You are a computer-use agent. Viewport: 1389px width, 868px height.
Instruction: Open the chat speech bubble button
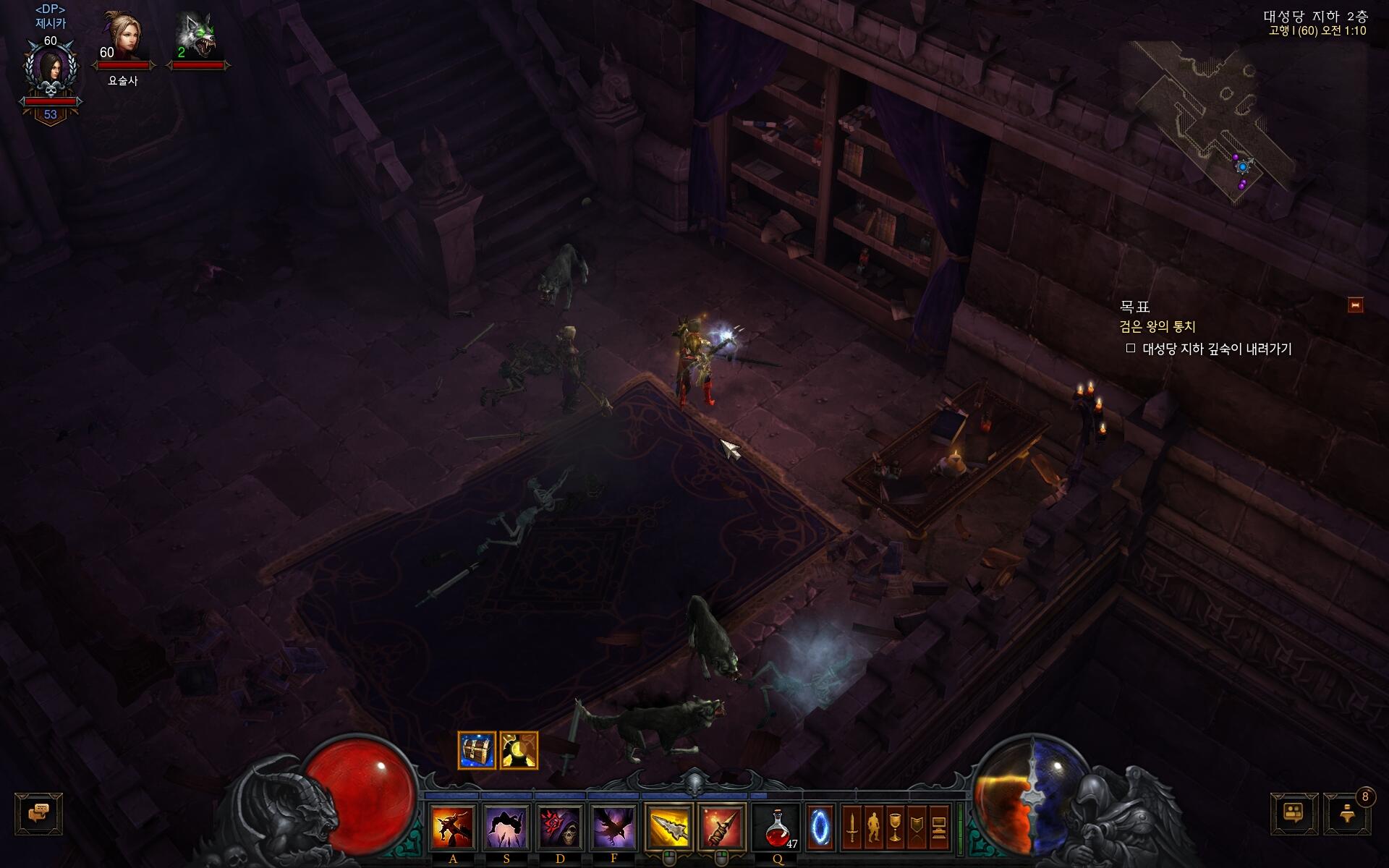click(x=38, y=814)
